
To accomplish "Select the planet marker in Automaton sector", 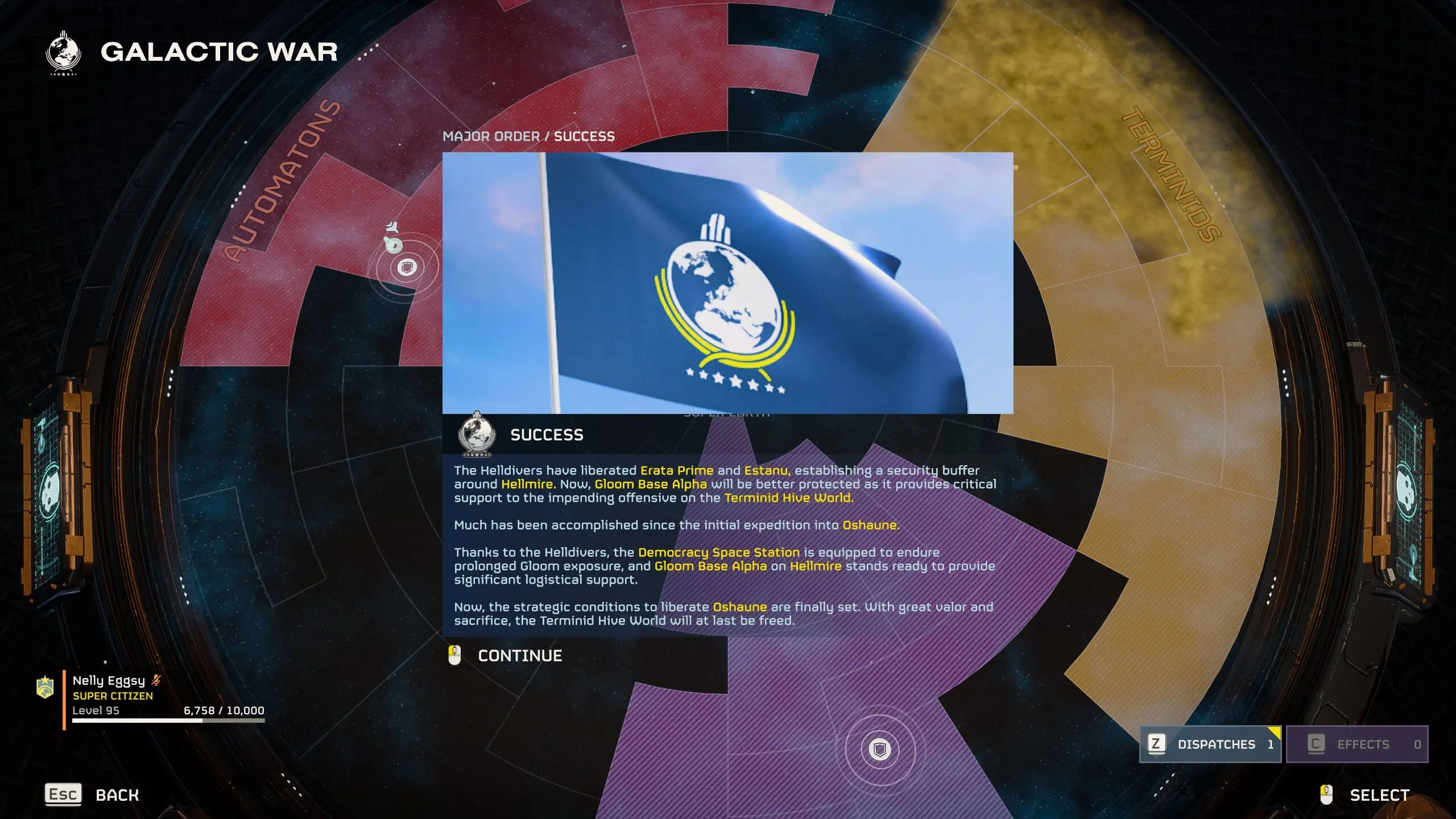I will pos(407,267).
